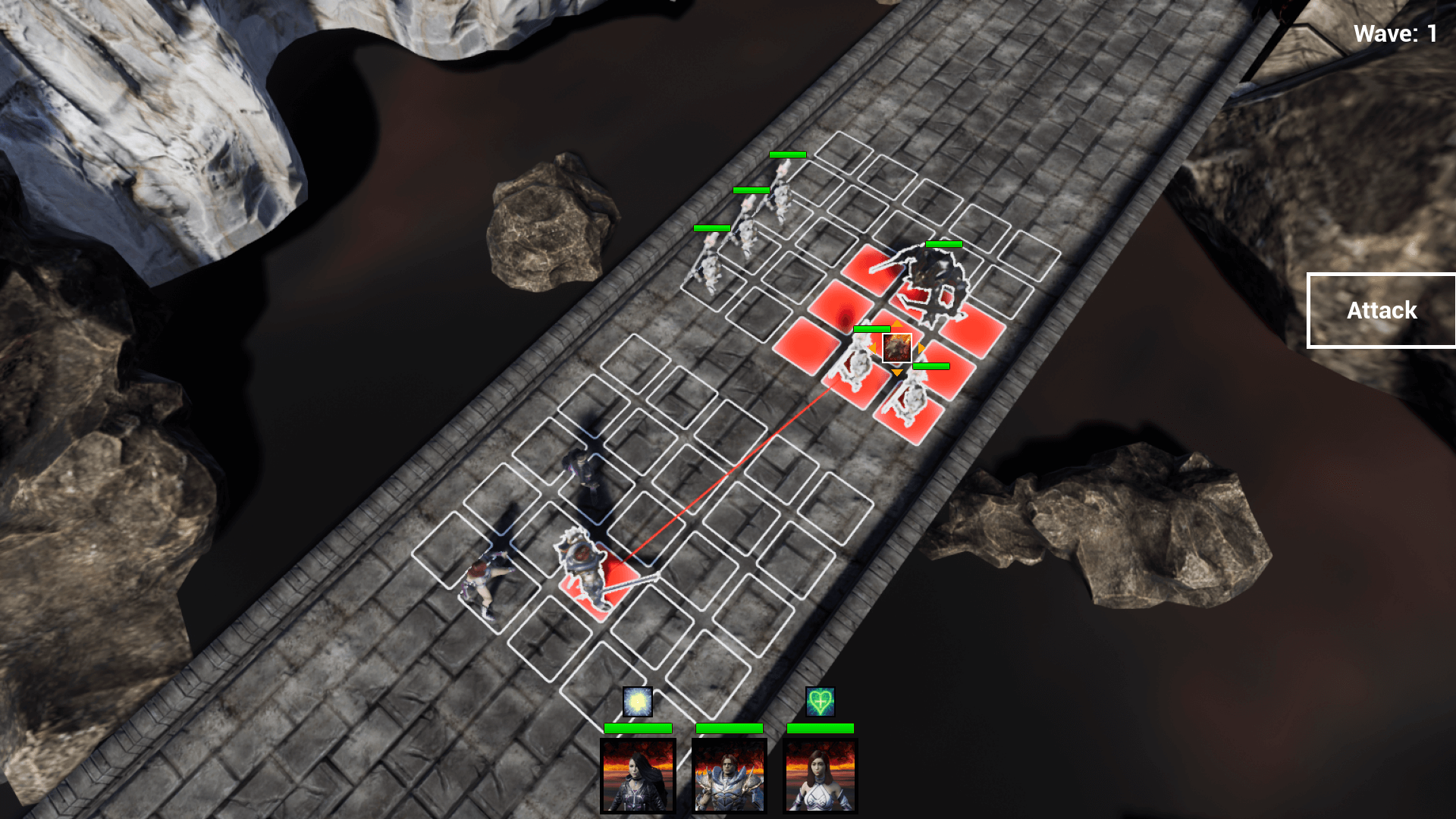
Task: Choose the armored knight portrait
Action: 729,776
